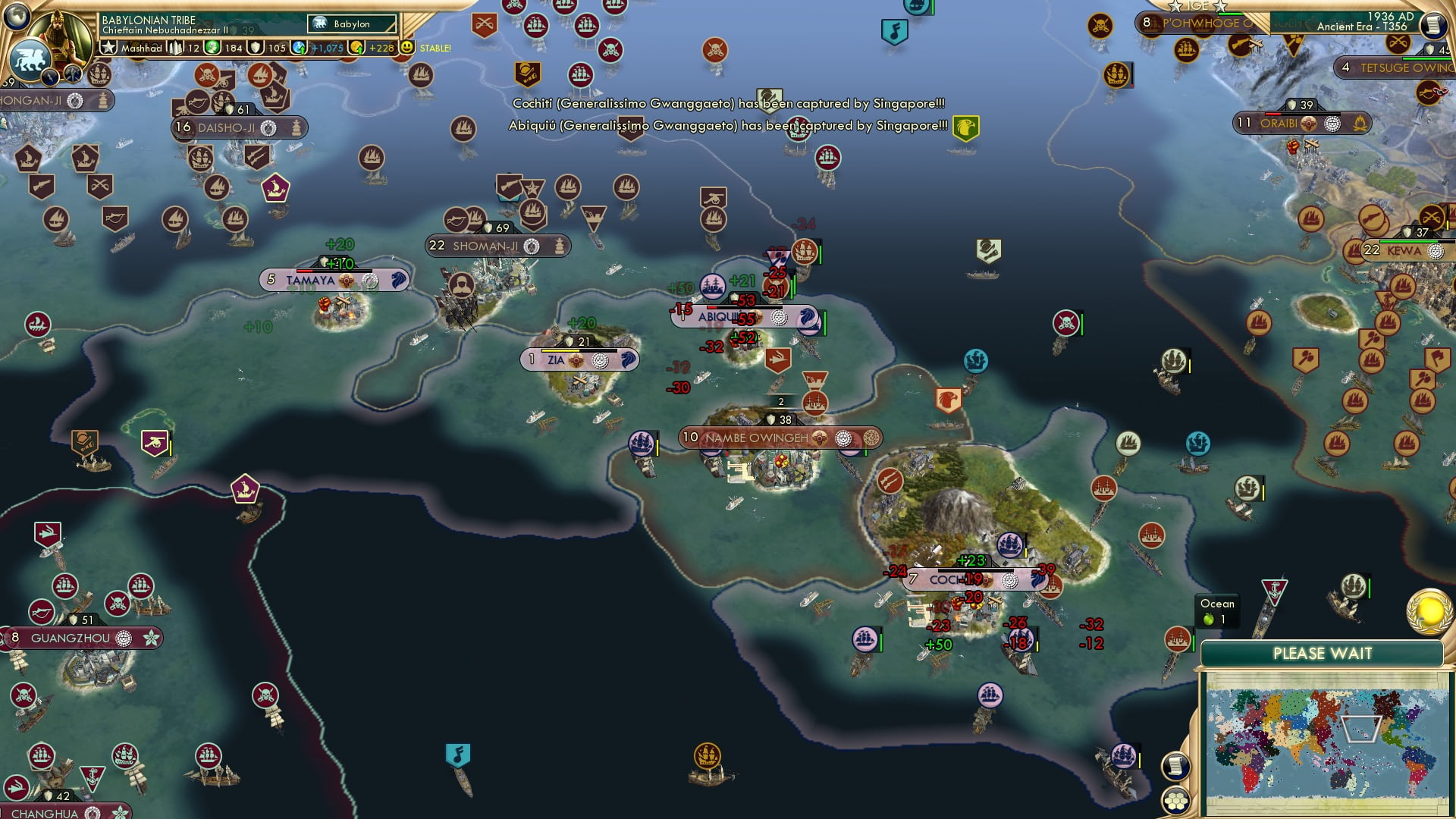Click the Mashhad capital star icon
Viewport: 1456px width, 819px height.
(x=108, y=47)
